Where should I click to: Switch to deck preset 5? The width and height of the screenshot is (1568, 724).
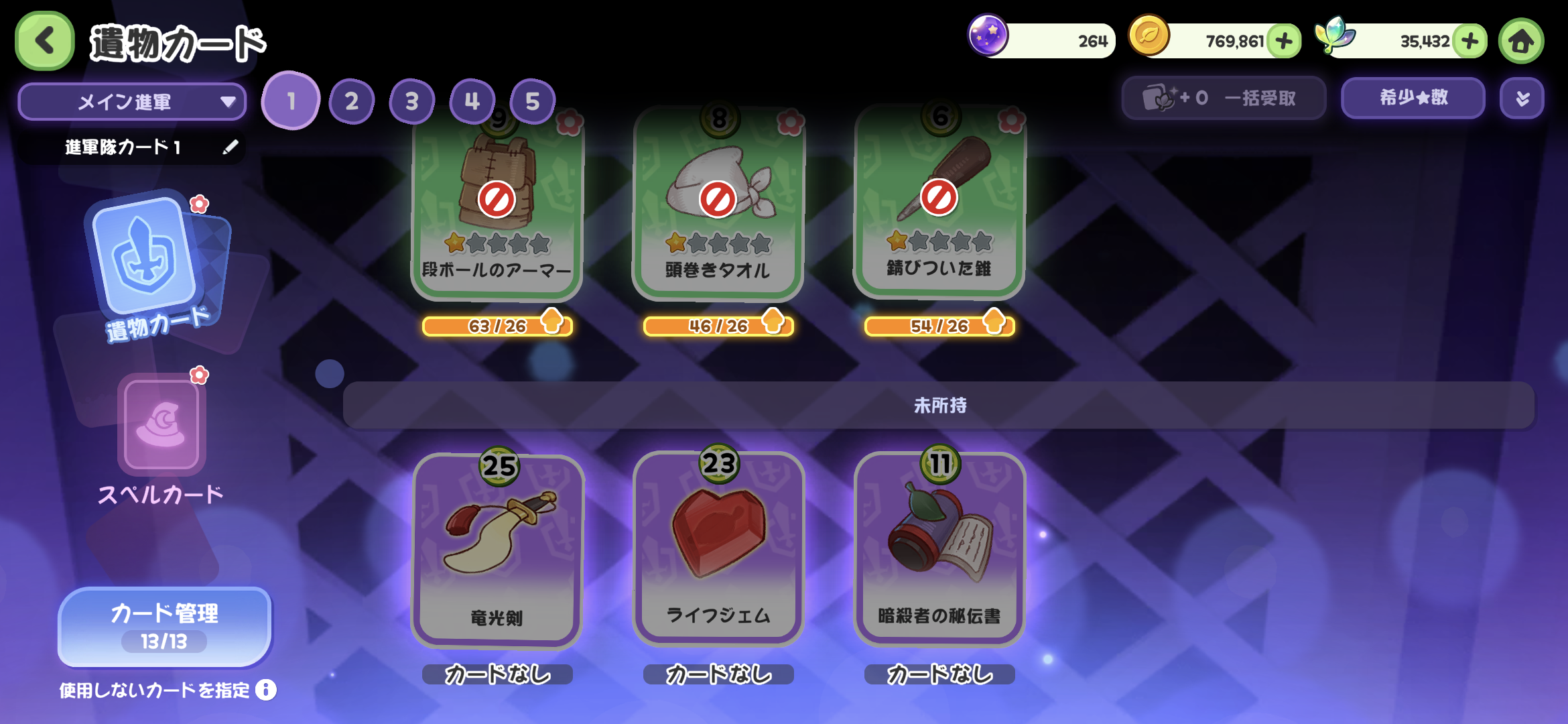coord(532,102)
